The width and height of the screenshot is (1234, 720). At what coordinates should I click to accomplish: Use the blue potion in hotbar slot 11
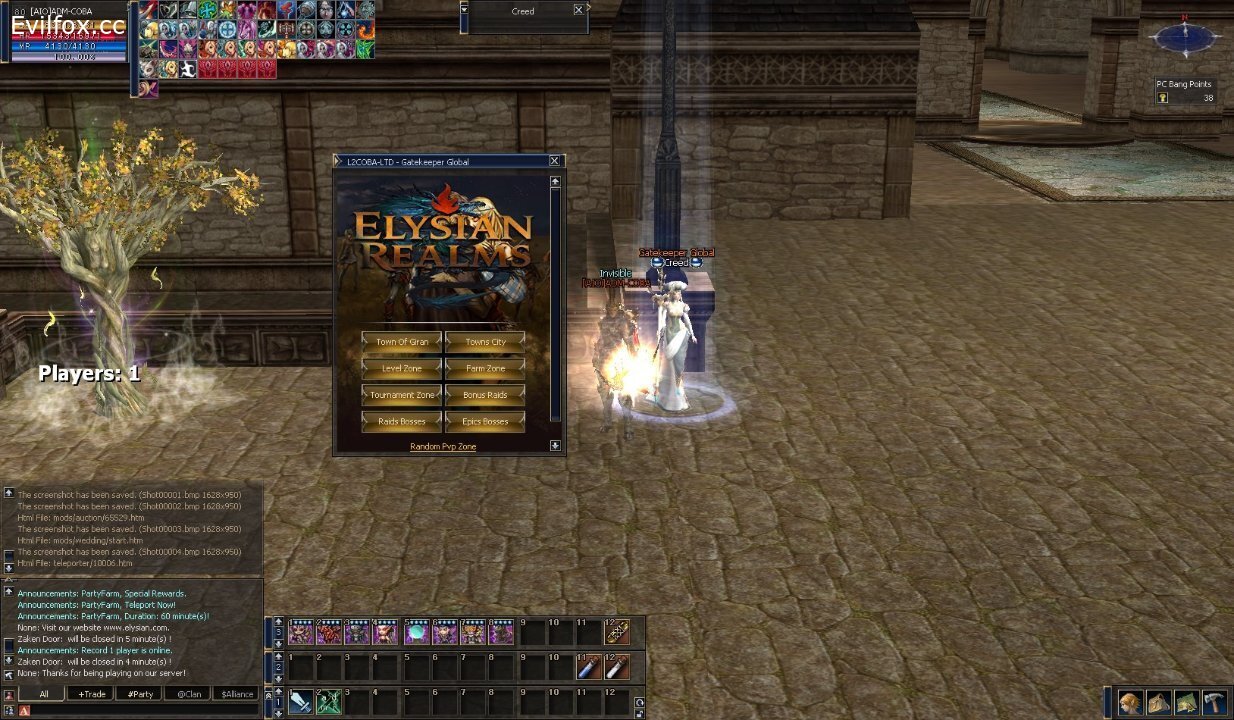[x=589, y=667]
